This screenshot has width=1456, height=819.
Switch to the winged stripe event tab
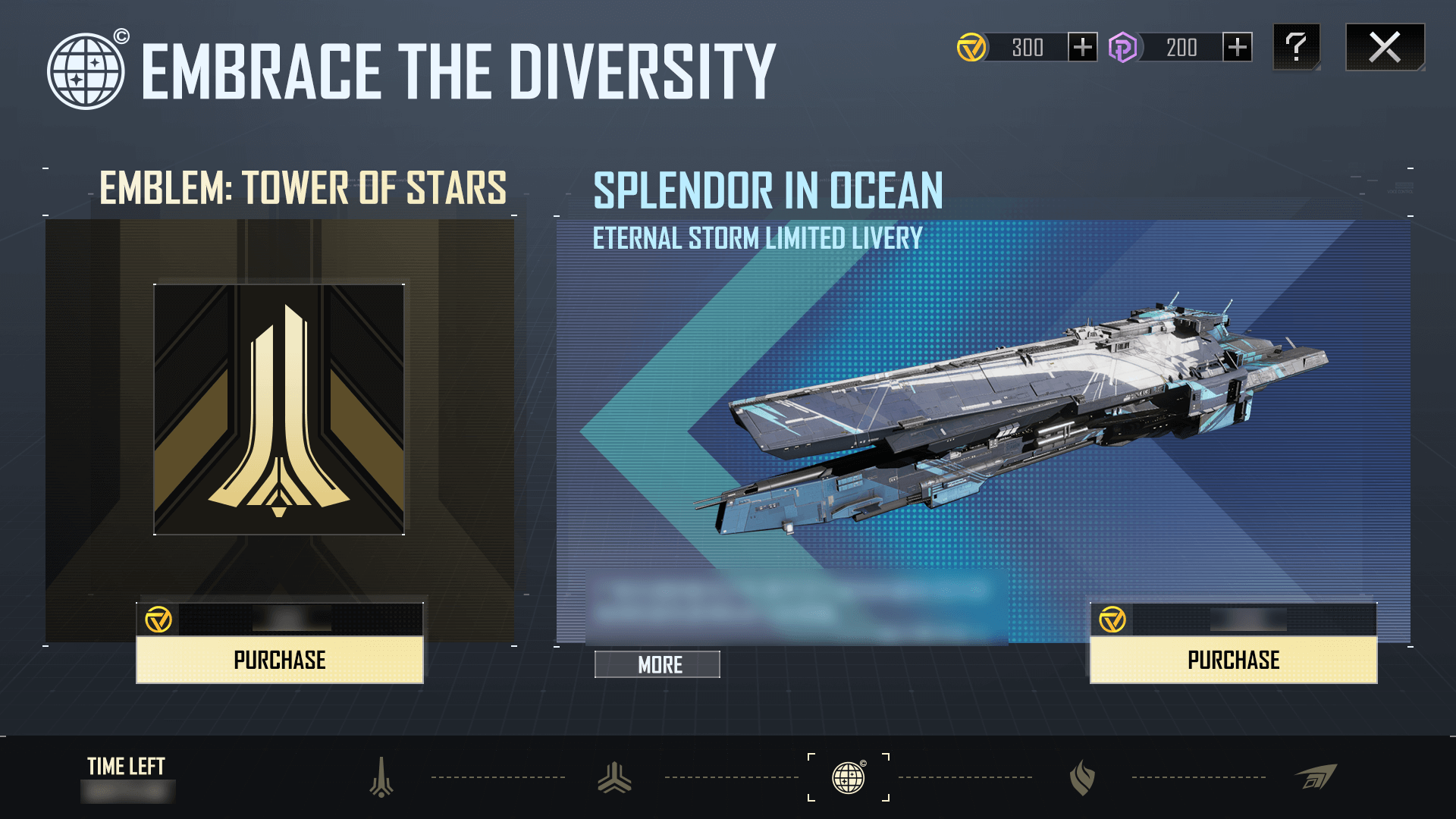[1316, 777]
